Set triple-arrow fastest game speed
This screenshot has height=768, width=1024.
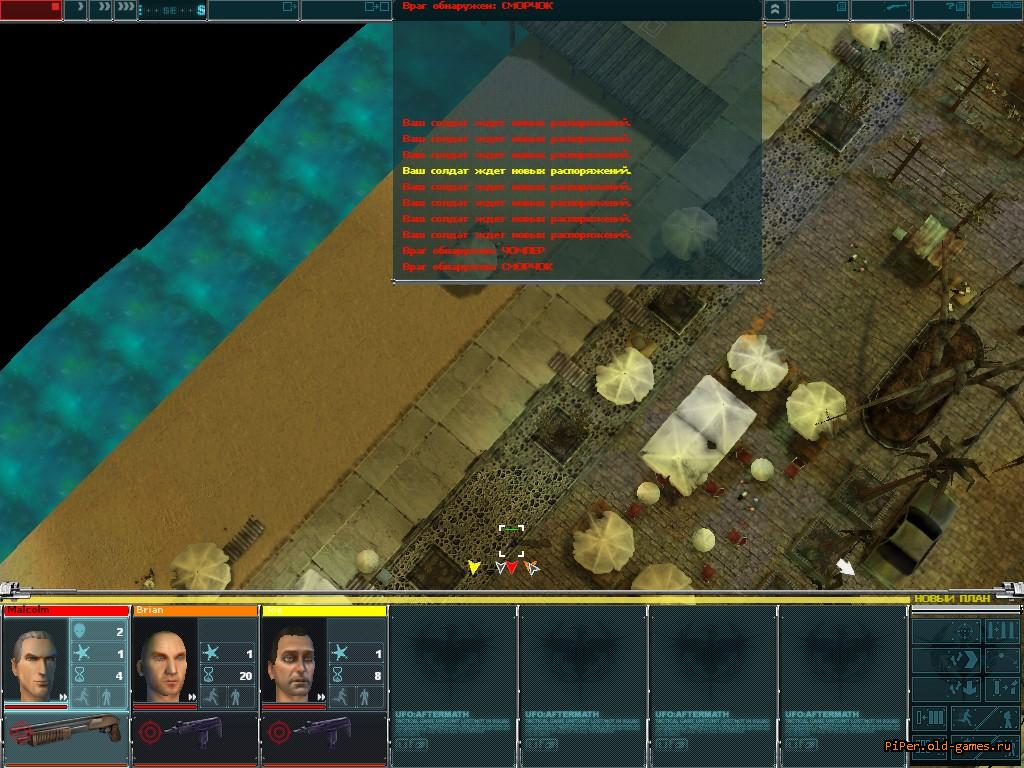[125, 10]
